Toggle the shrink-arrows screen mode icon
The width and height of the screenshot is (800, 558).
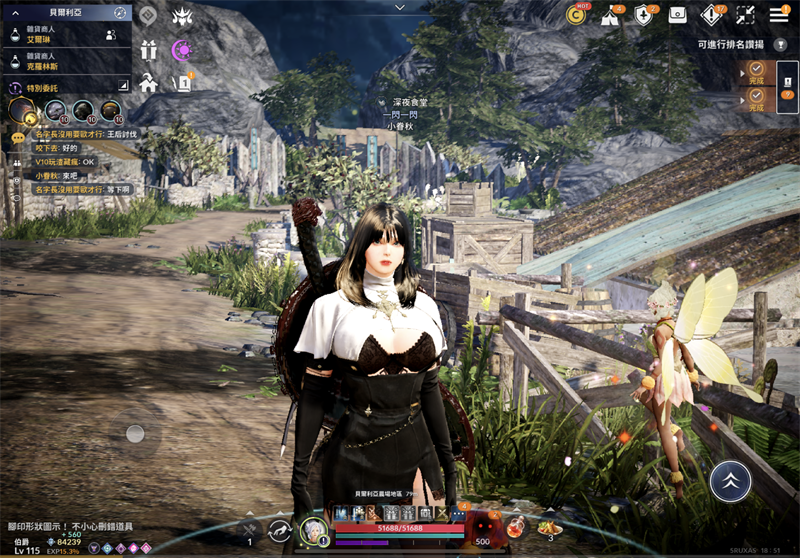745,15
